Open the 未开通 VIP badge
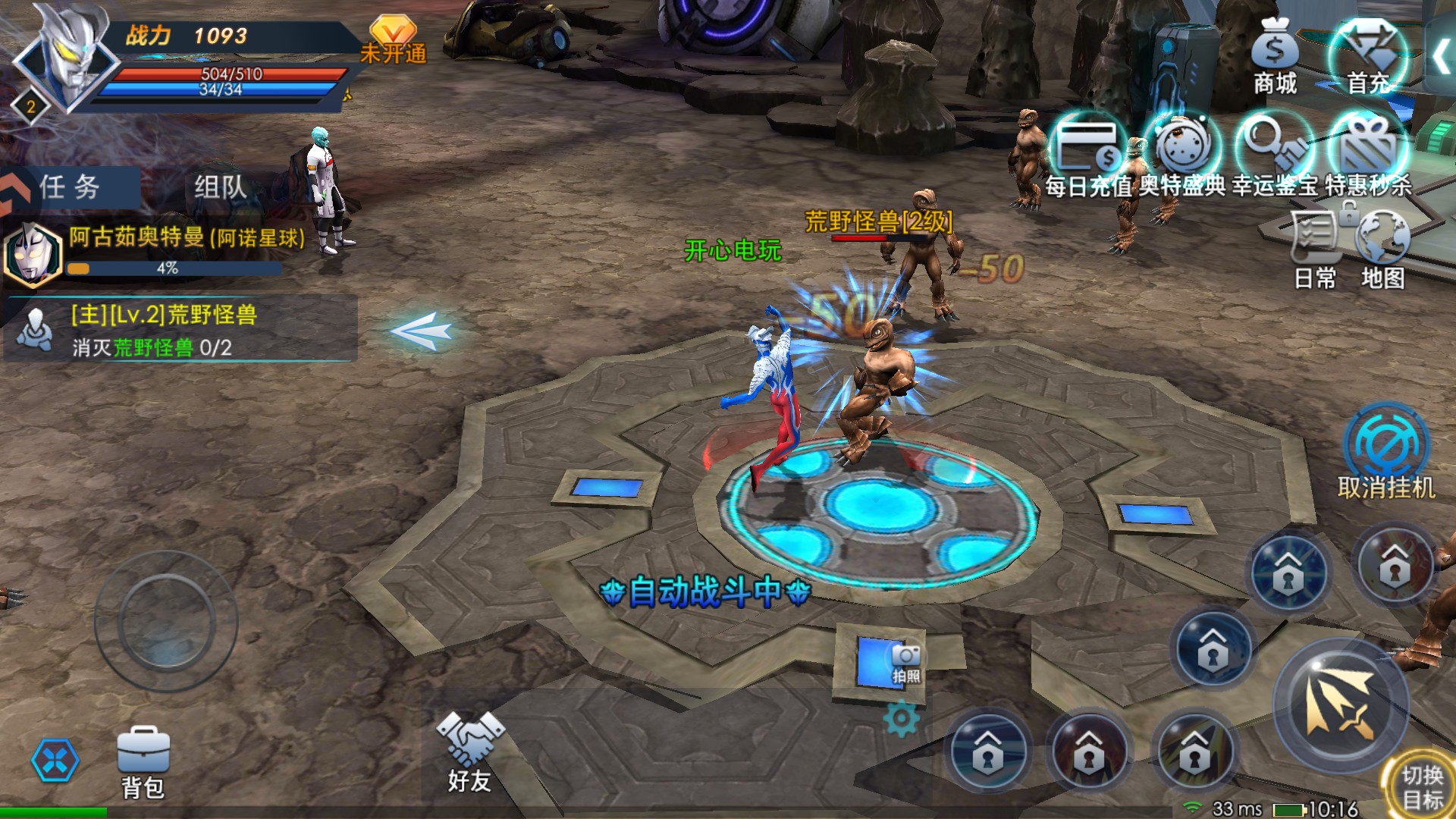This screenshot has width=1456, height=819. [393, 39]
